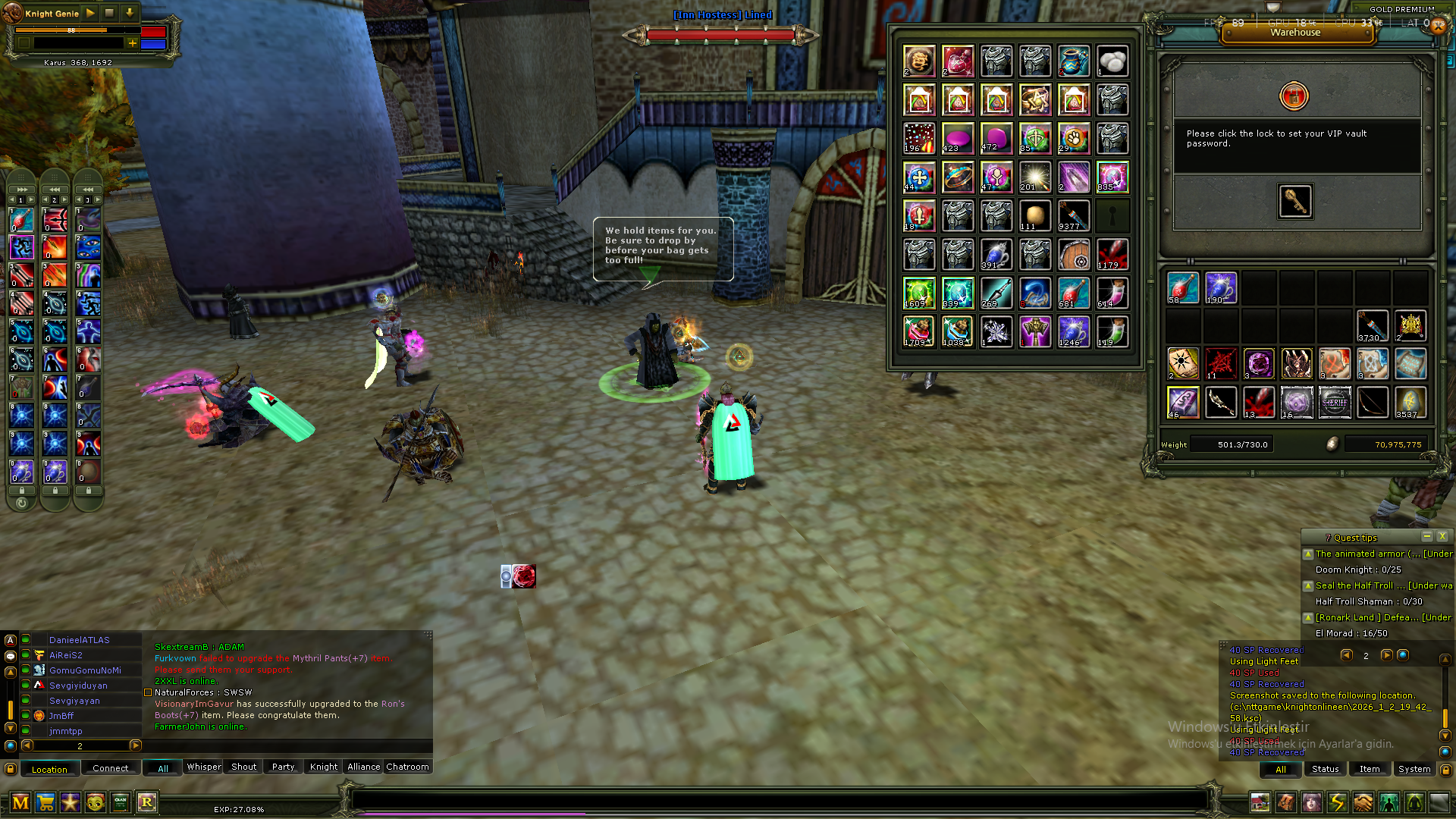Open the shopping cart store icon
This screenshot has height=819, width=1456.
45,802
